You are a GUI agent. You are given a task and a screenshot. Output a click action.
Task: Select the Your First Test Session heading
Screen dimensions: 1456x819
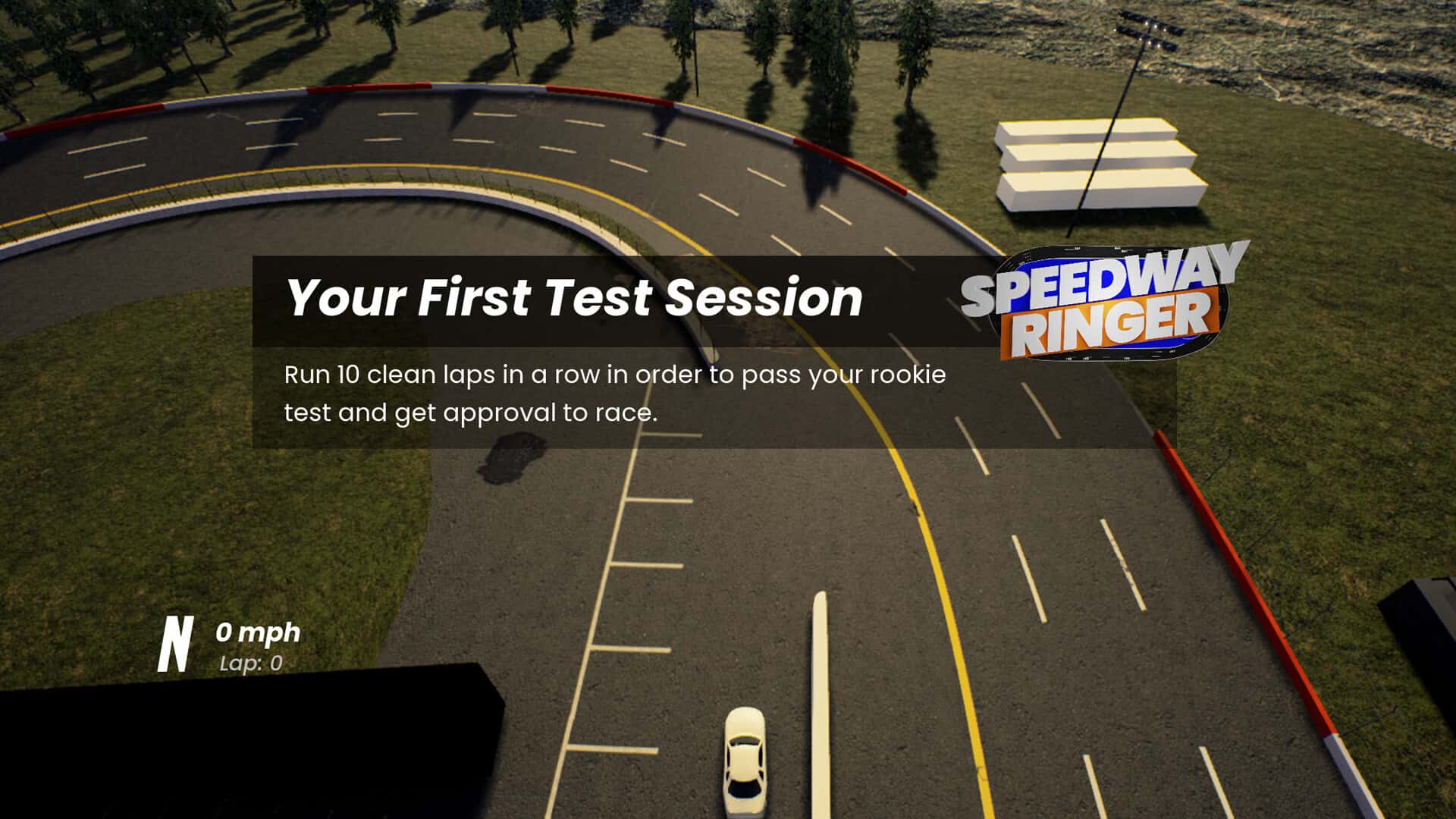coord(576,300)
